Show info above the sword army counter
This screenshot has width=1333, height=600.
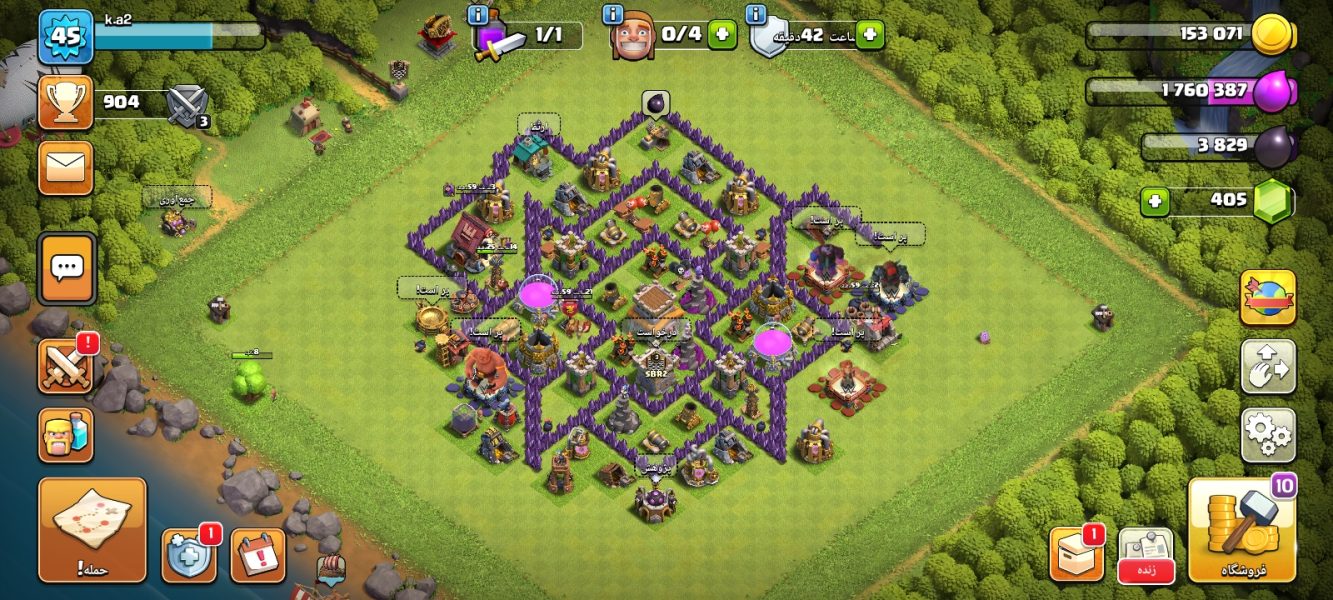(x=478, y=15)
